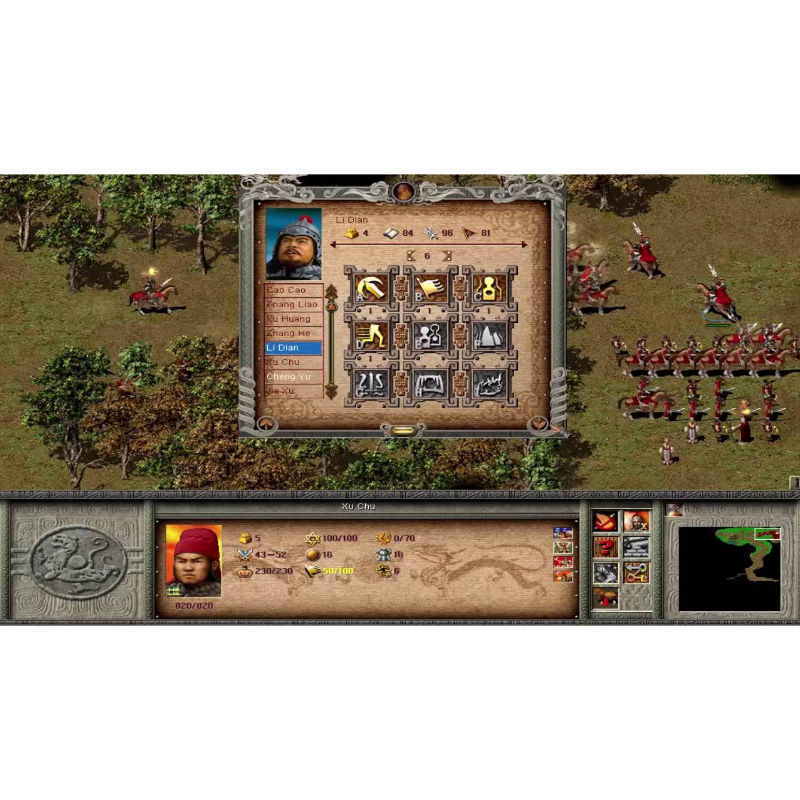800x800 pixels.
Task: Pick Zhang He from the hero list
Action: click(292, 333)
